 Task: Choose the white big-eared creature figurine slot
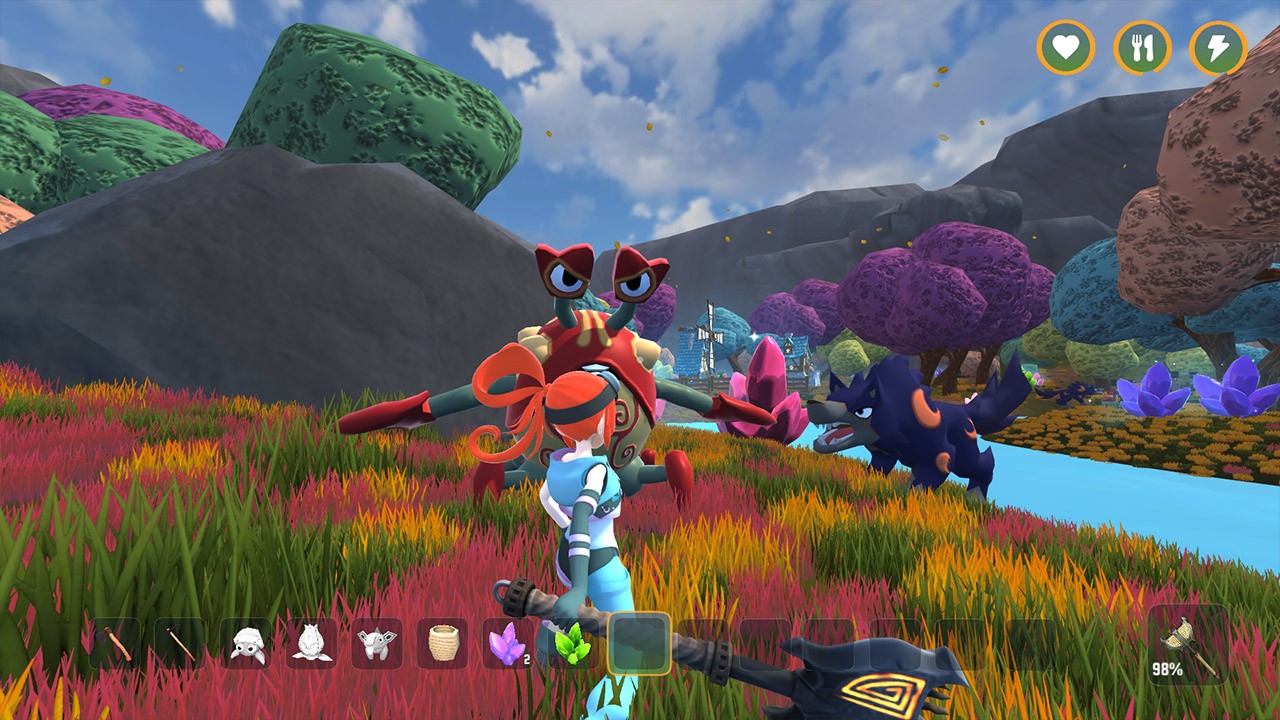[377, 643]
